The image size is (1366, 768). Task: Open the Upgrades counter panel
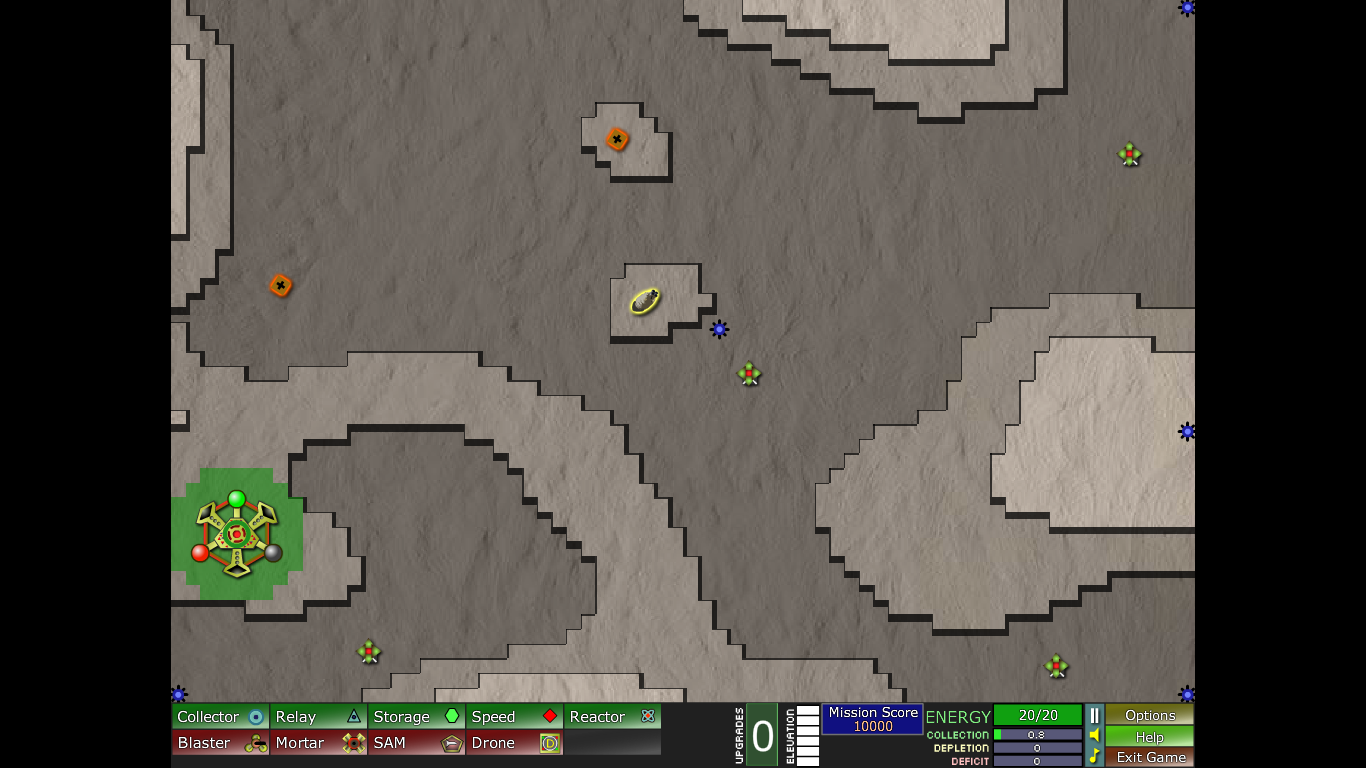(x=762, y=736)
